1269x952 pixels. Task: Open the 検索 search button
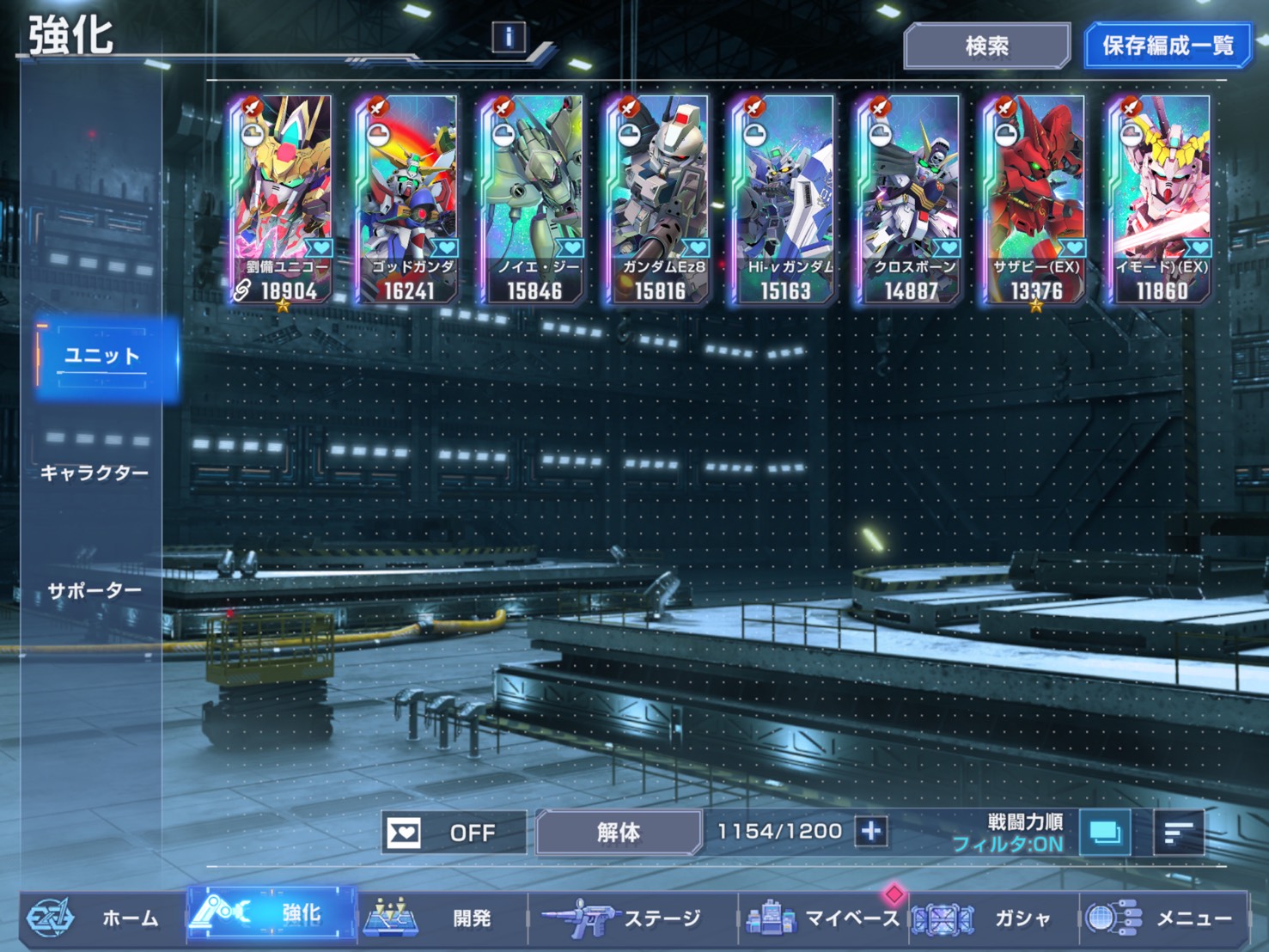[986, 46]
